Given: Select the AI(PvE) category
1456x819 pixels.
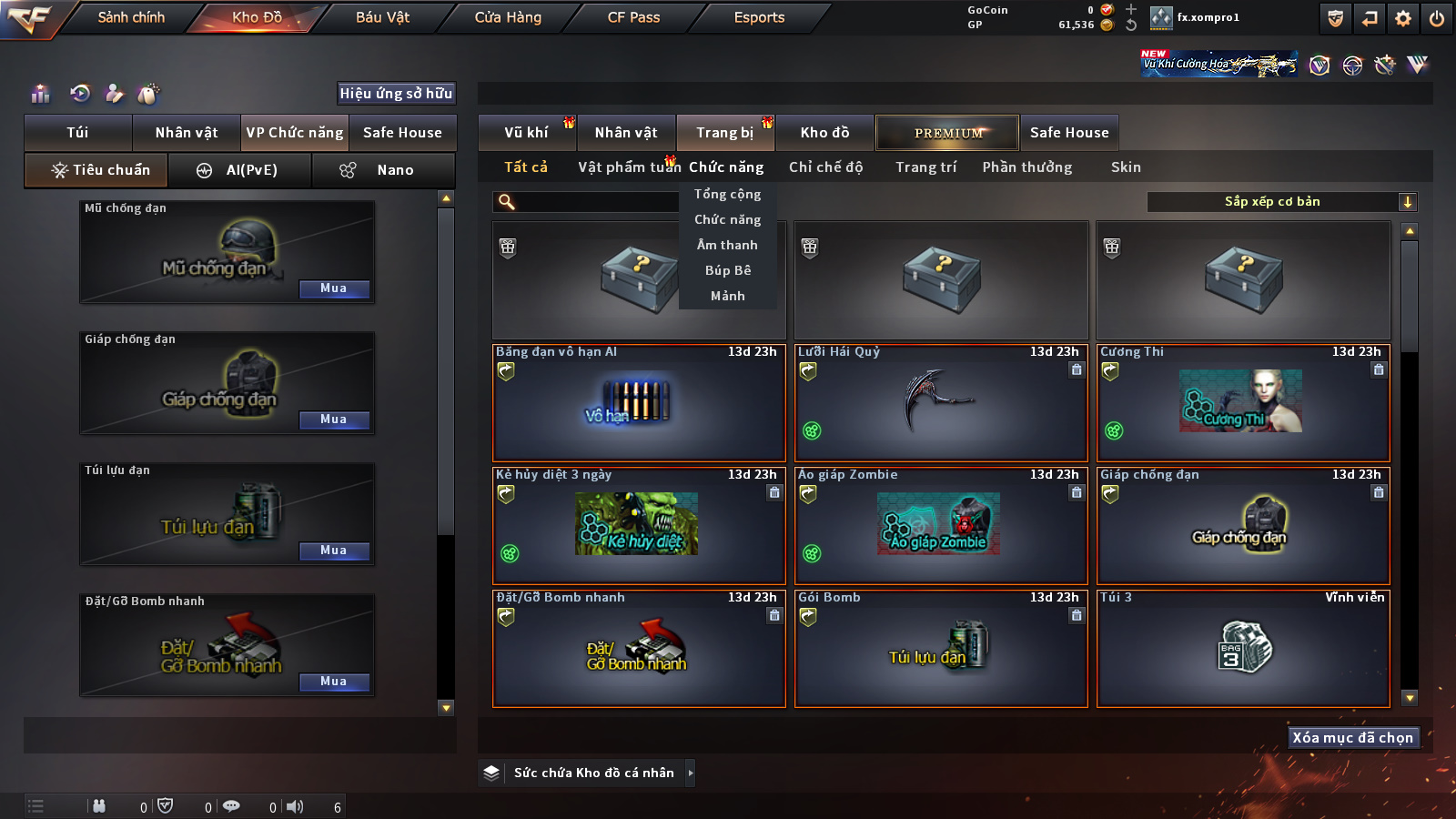Looking at the screenshot, I should click(240, 170).
